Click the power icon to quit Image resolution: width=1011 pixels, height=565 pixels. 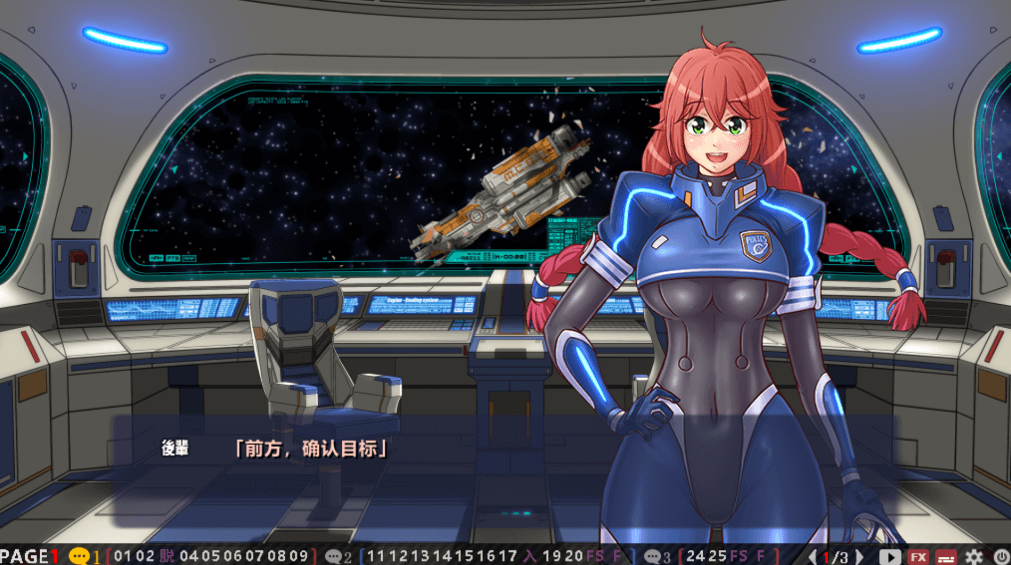pyautogui.click(x=1001, y=556)
